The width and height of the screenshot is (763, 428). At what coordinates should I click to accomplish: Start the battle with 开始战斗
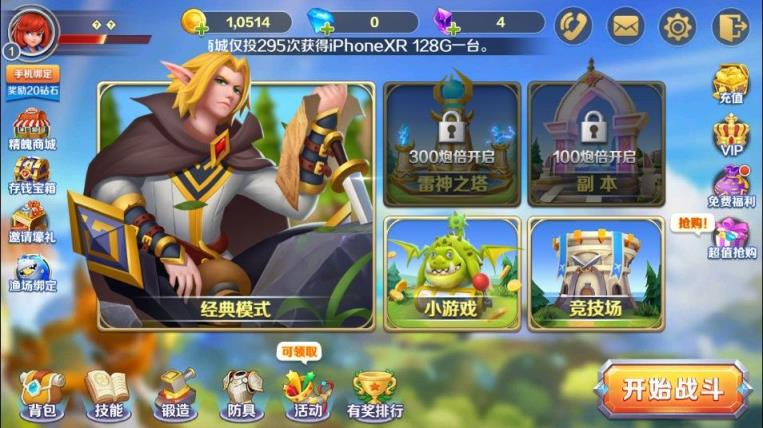point(673,389)
